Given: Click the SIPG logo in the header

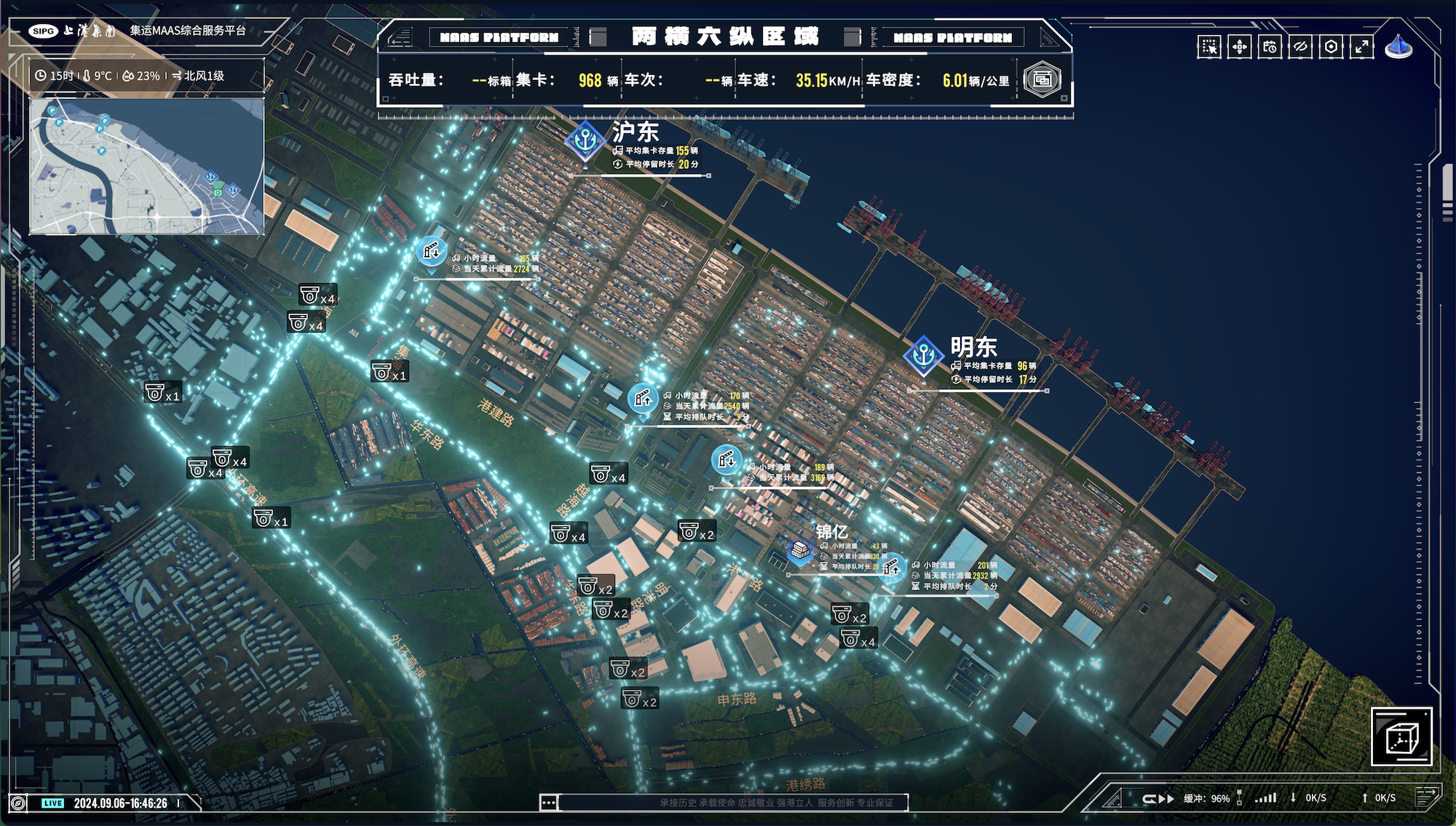Looking at the screenshot, I should click(x=43, y=31).
